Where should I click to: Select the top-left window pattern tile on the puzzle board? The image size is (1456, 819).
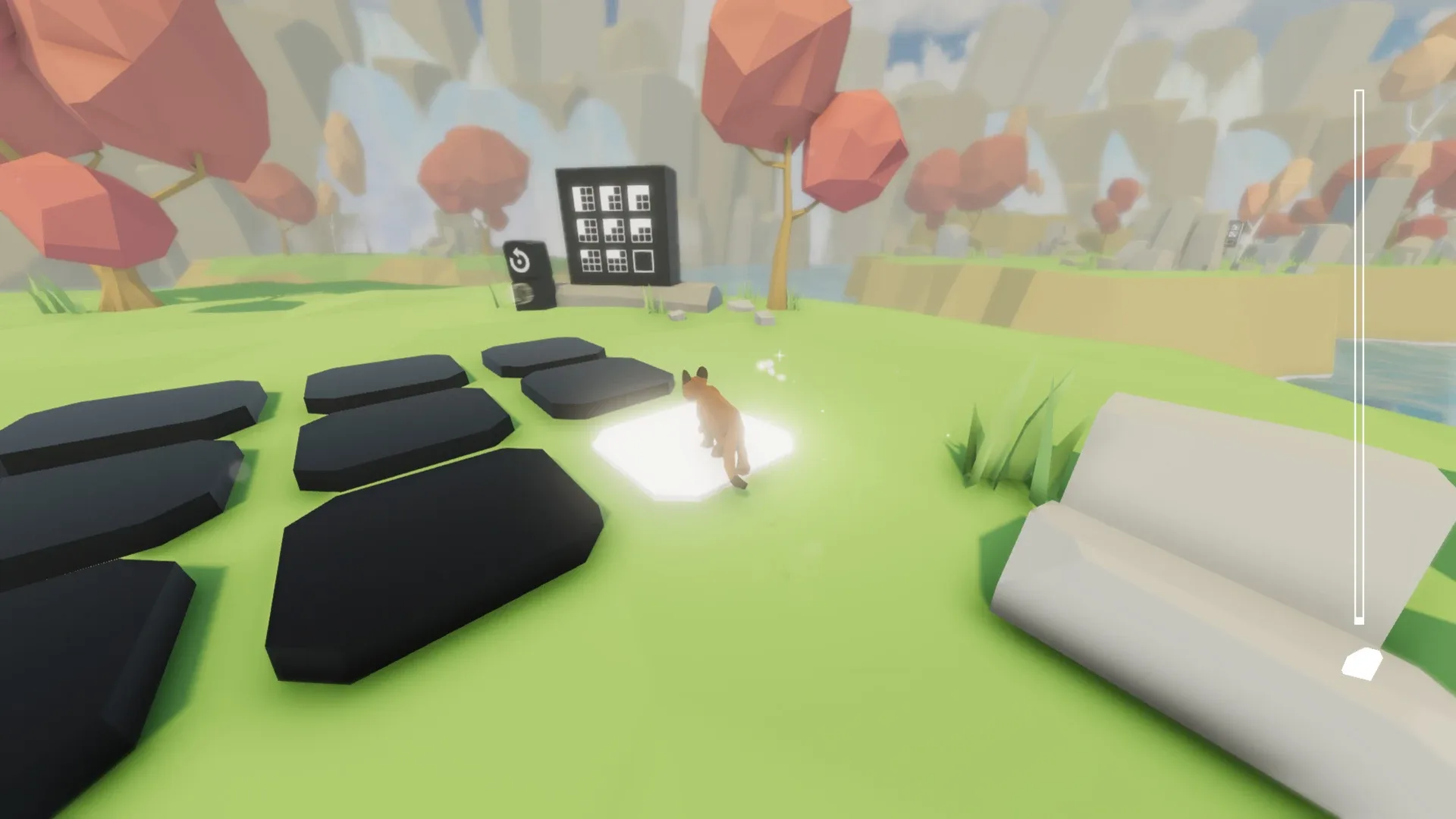(583, 198)
